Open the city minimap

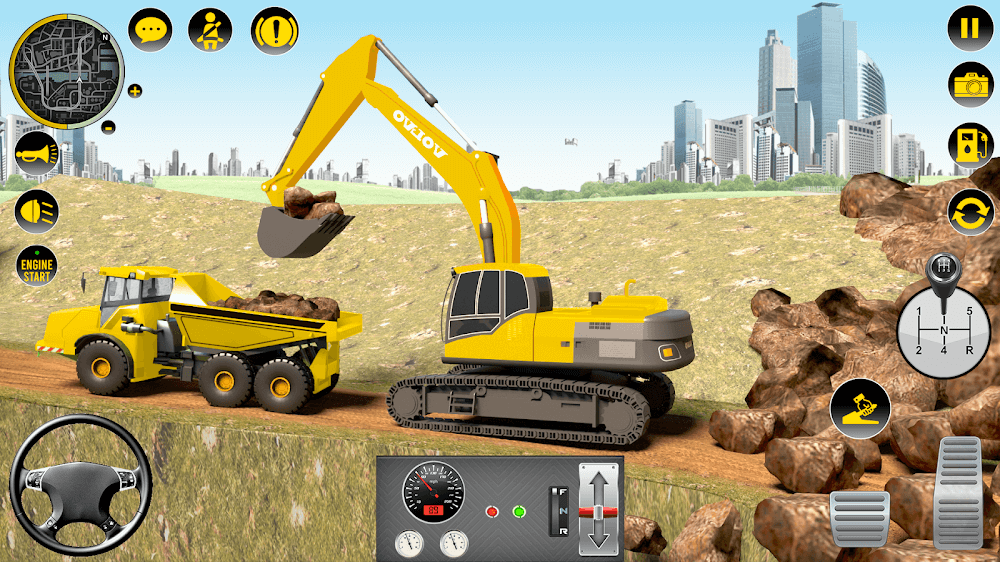pyautogui.click(x=65, y=71)
